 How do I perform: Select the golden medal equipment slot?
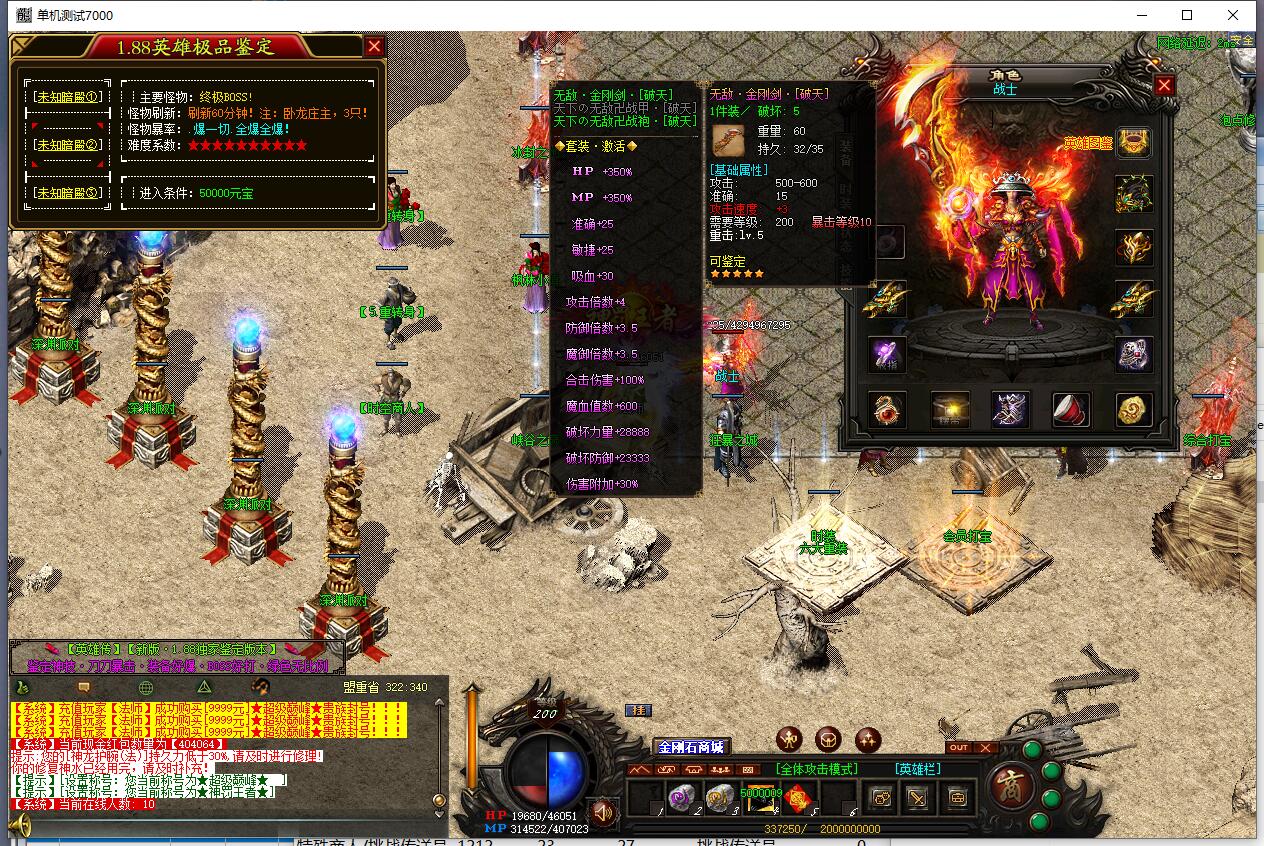(x=1134, y=409)
